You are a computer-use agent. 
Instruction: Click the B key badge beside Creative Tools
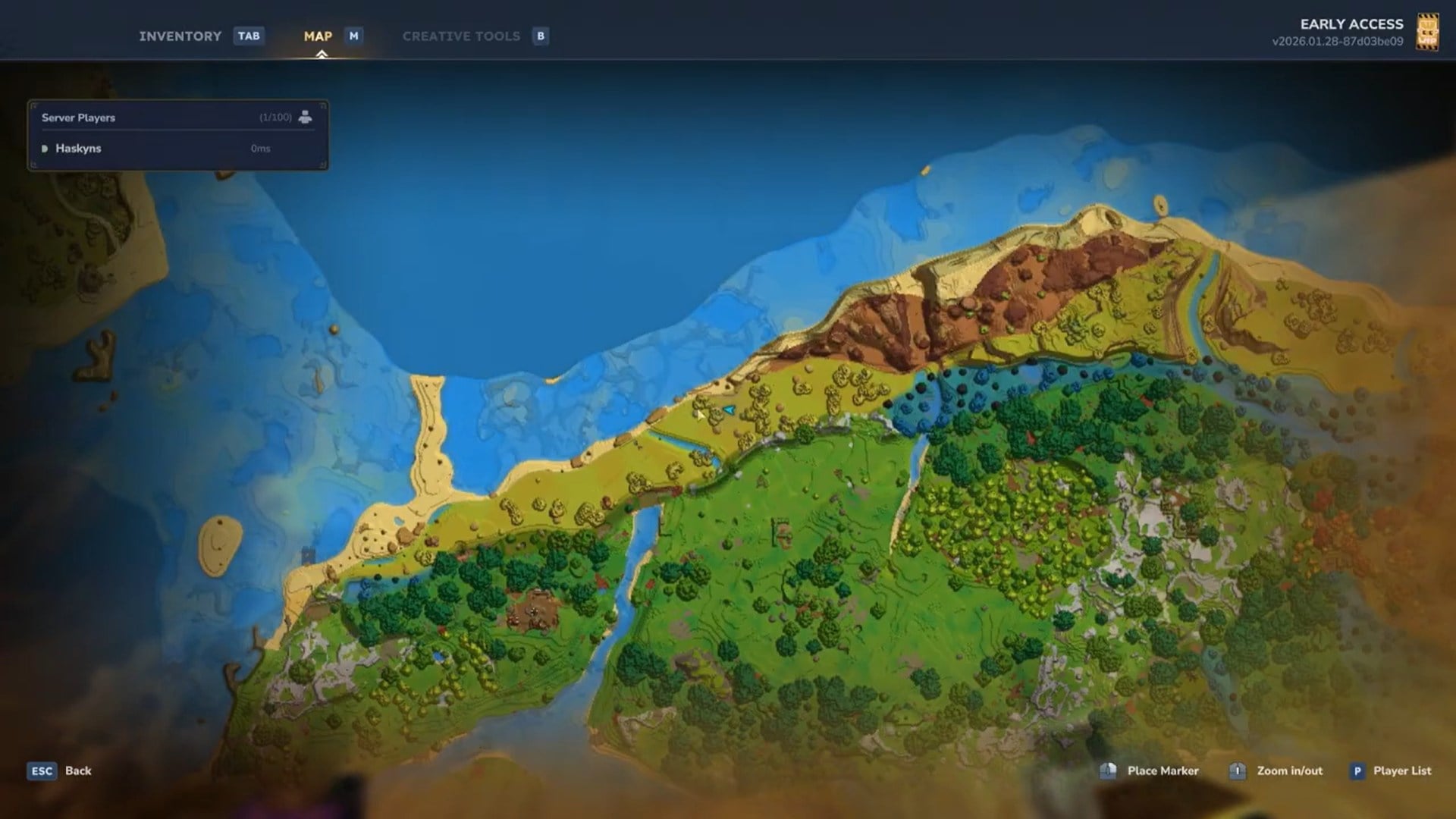[x=540, y=36]
